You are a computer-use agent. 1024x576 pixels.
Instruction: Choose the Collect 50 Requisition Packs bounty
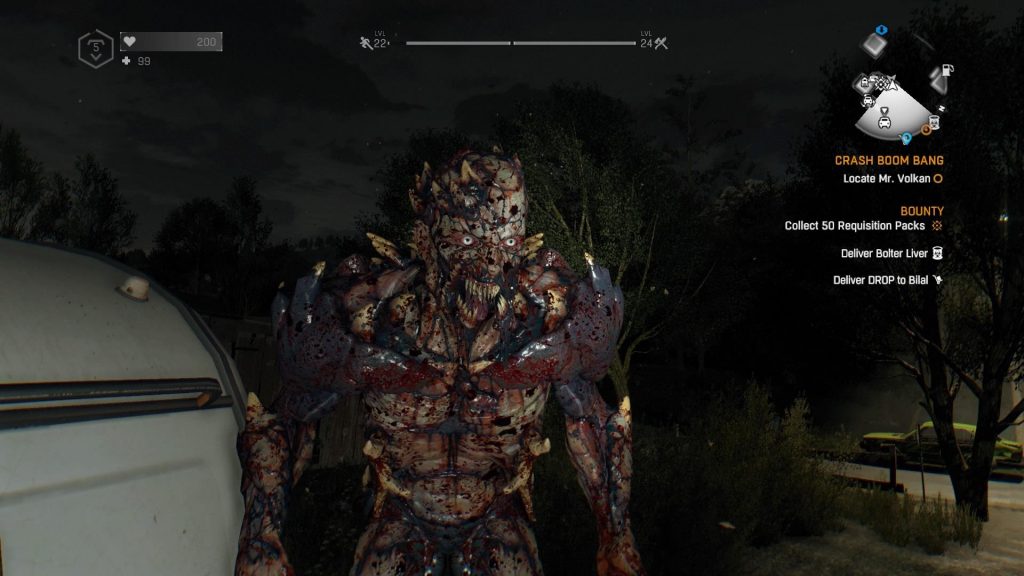(x=856, y=226)
